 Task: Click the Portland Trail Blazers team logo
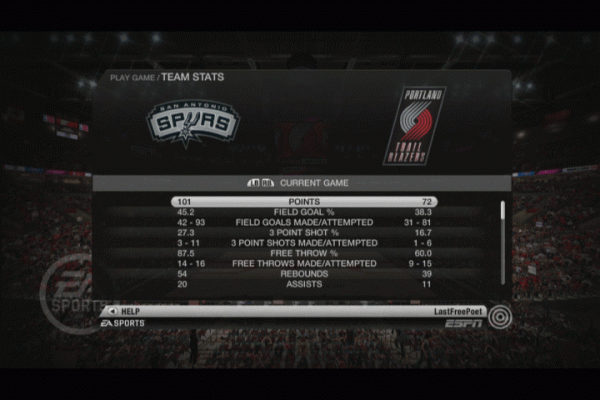pyautogui.click(x=412, y=125)
